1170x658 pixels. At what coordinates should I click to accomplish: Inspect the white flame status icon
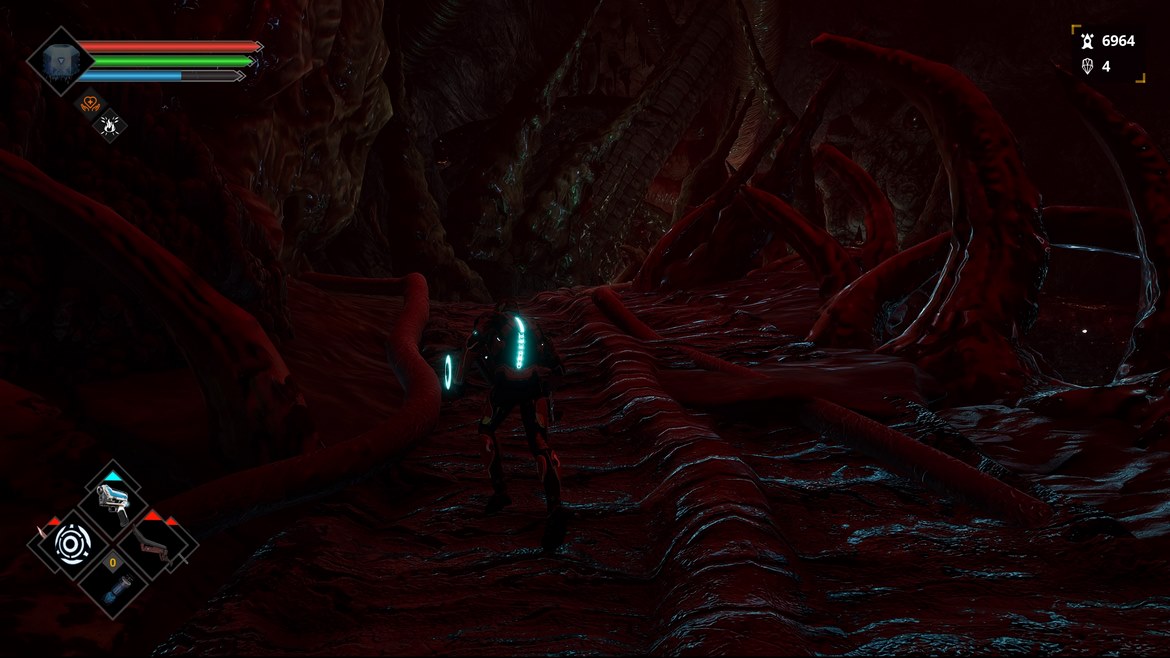pos(108,124)
